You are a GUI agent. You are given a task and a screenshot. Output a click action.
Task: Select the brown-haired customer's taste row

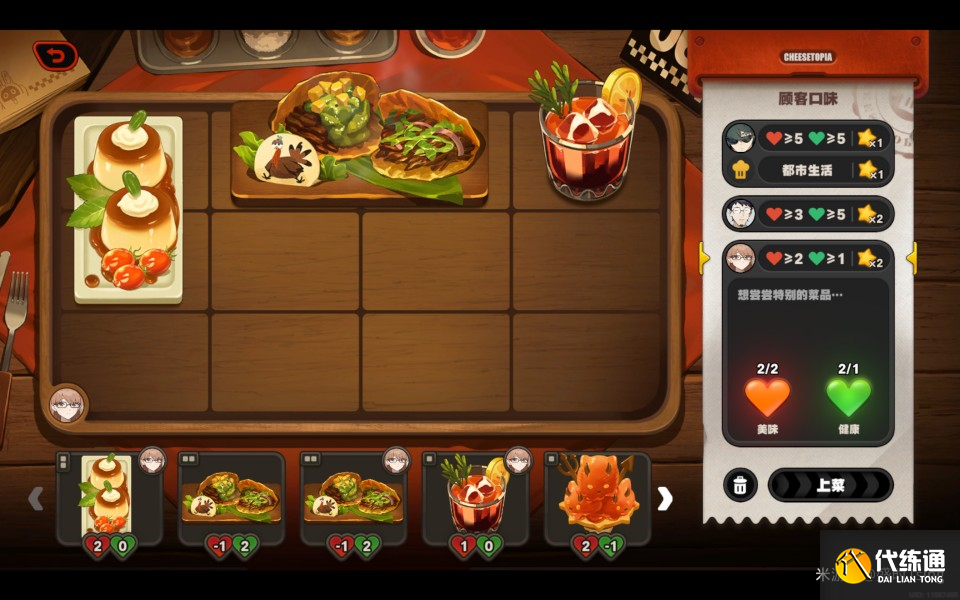(807, 258)
